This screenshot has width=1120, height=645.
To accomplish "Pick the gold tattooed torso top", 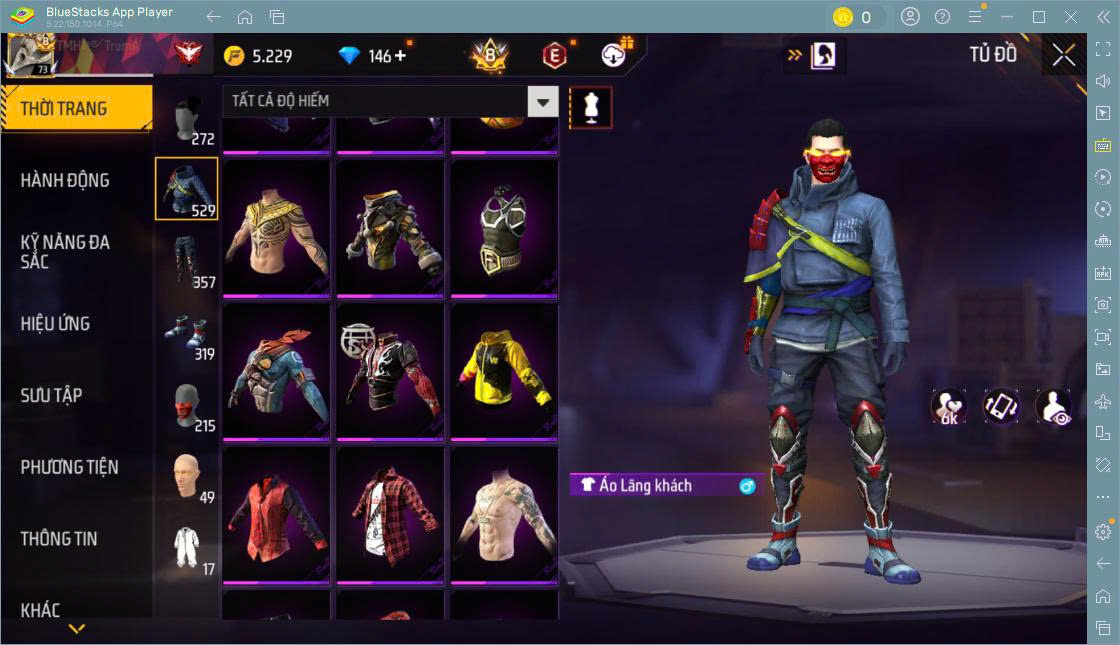I will 276,227.
